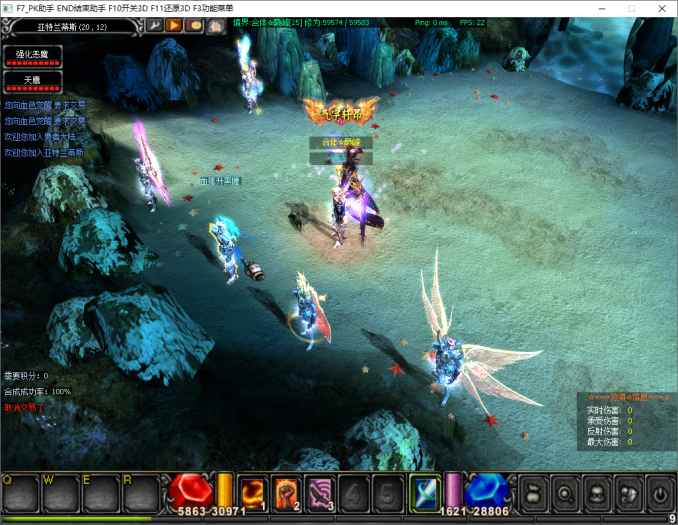
Task: Open the red exclamation coin icon
Action: point(195,25)
